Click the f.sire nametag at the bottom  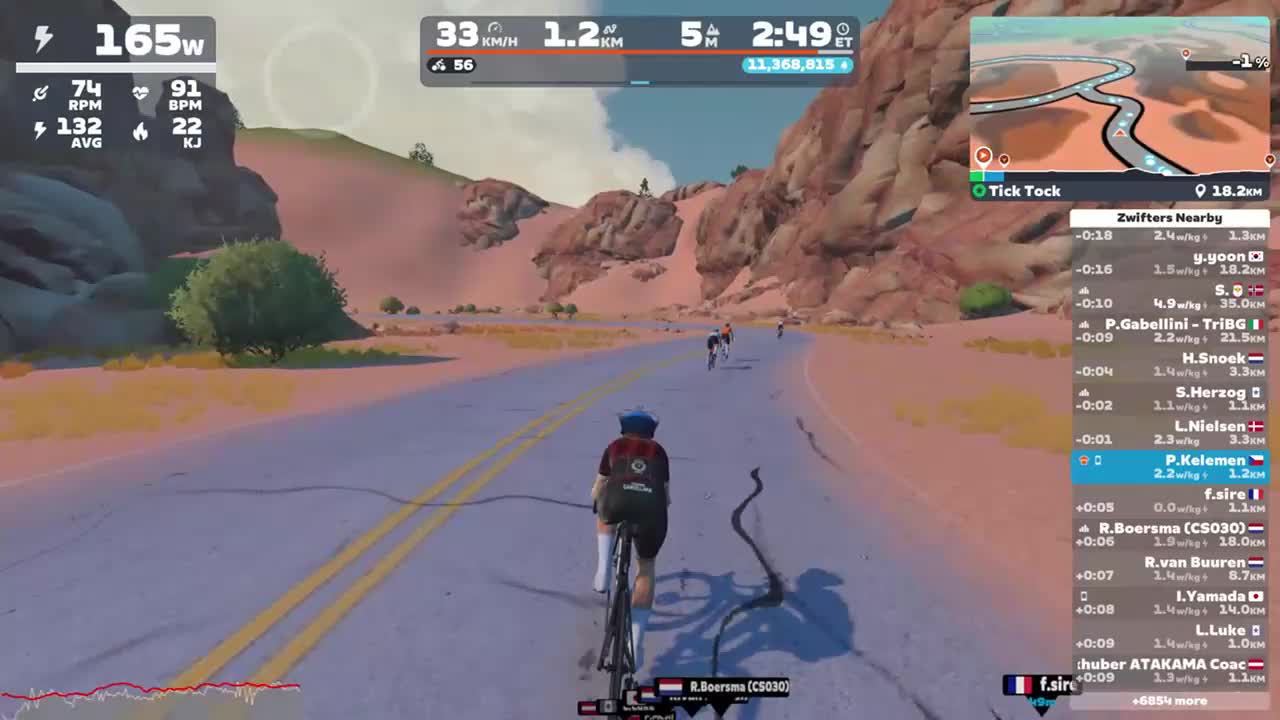click(1040, 687)
